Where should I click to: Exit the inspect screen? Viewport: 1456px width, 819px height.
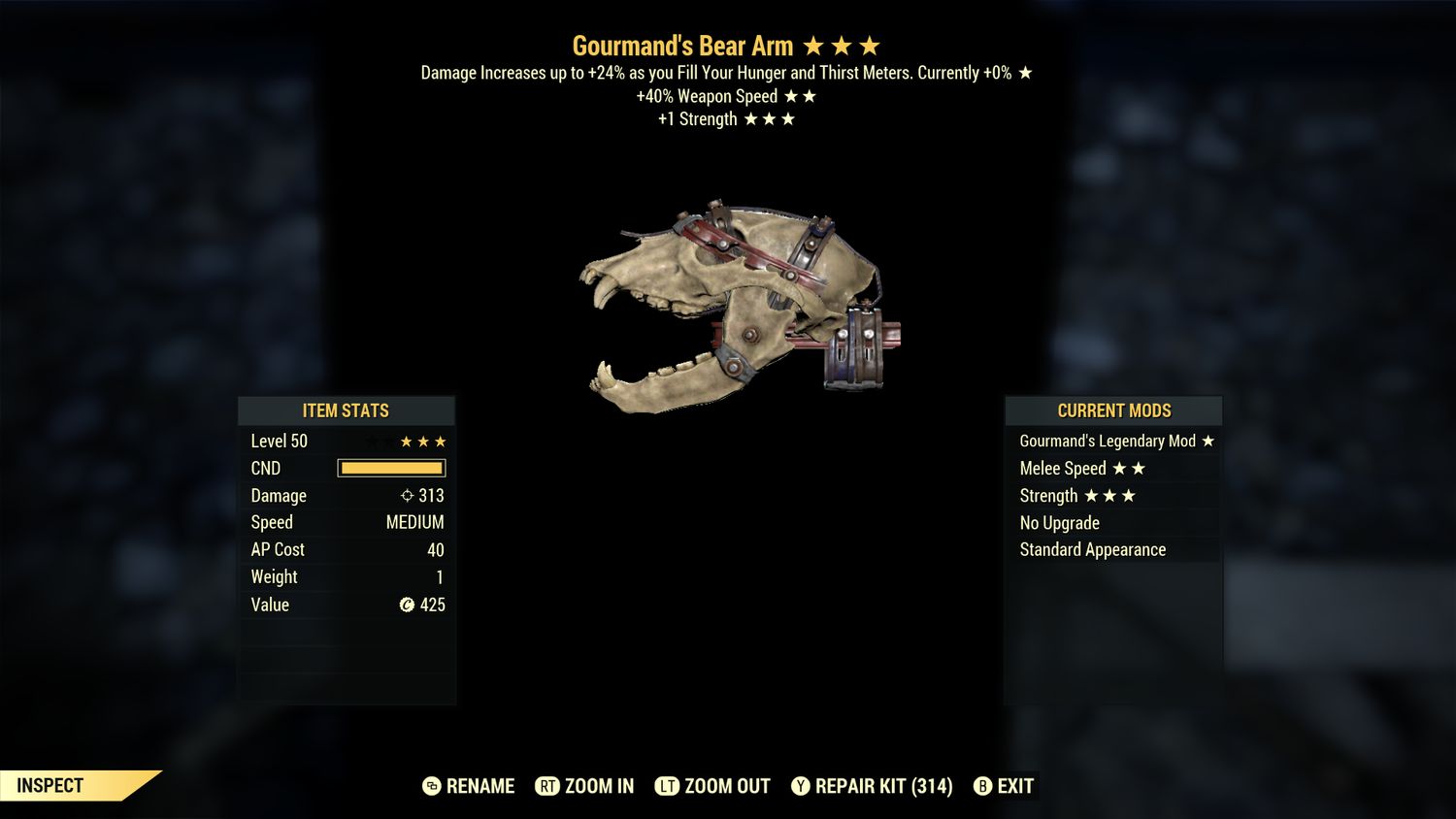pos(1005,786)
